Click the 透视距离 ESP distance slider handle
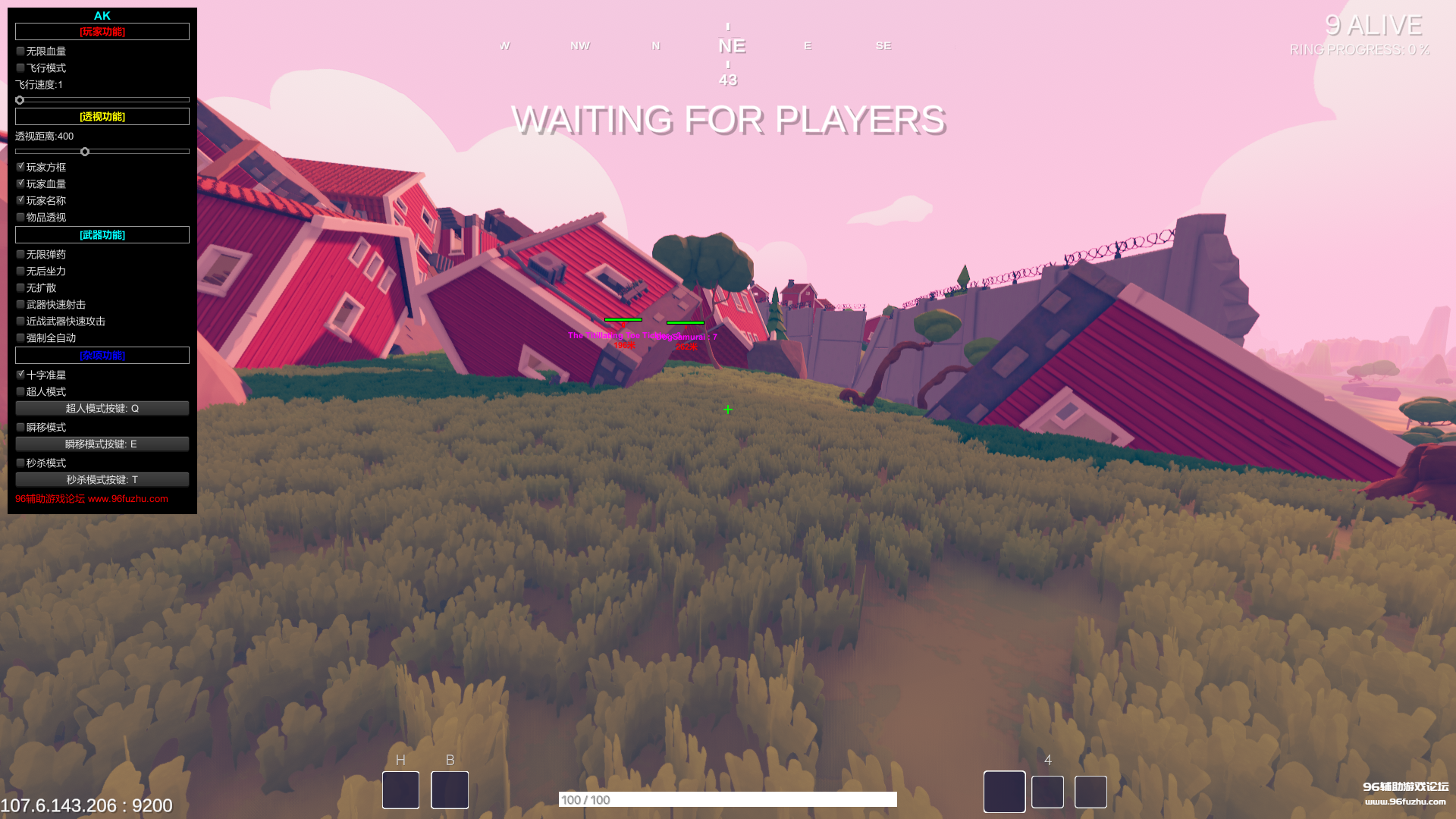Viewport: 1456px width, 819px height. pos(84,151)
